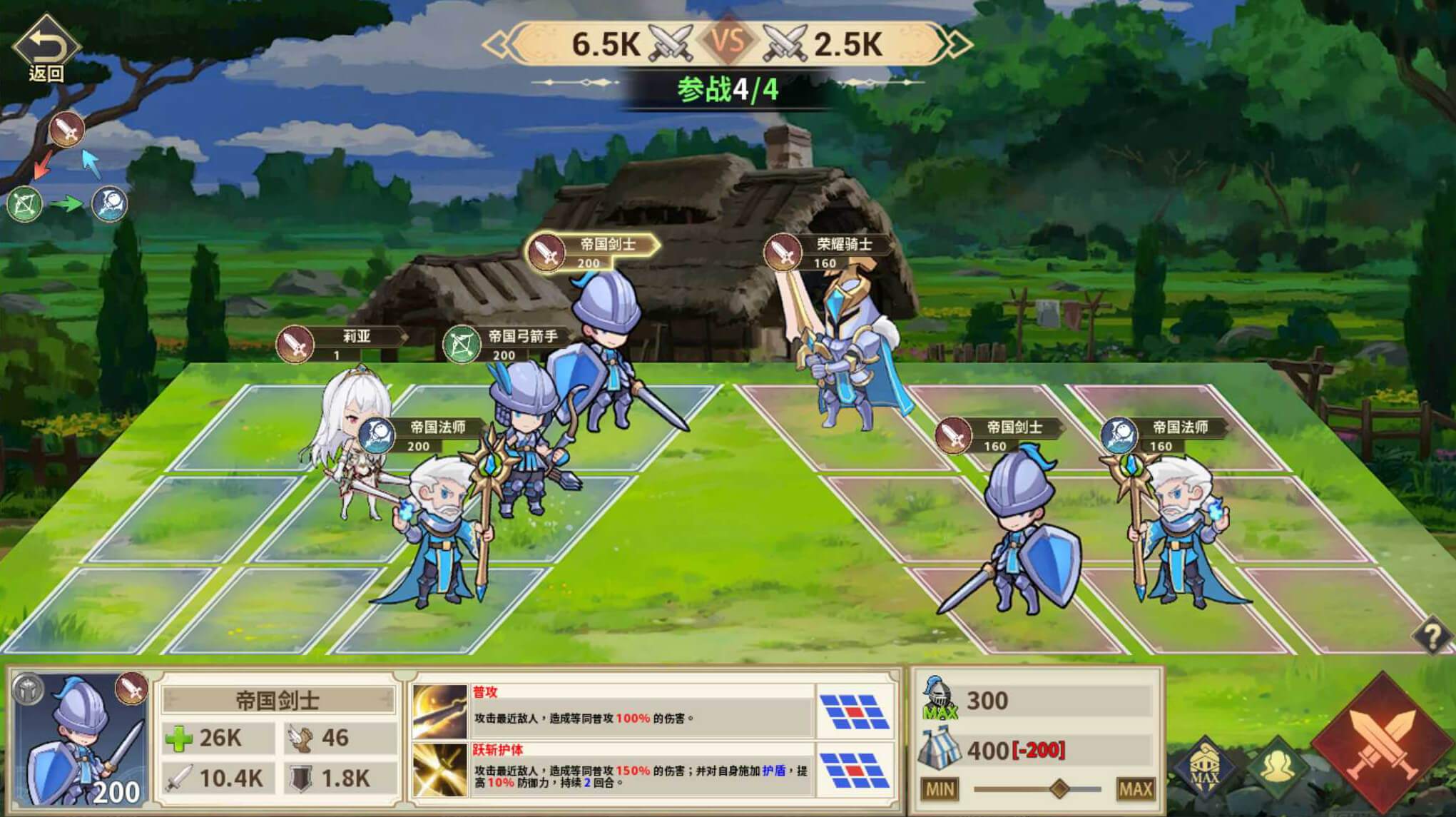
Task: Start battle with the crossed swords button
Action: pyautogui.click(x=1382, y=742)
